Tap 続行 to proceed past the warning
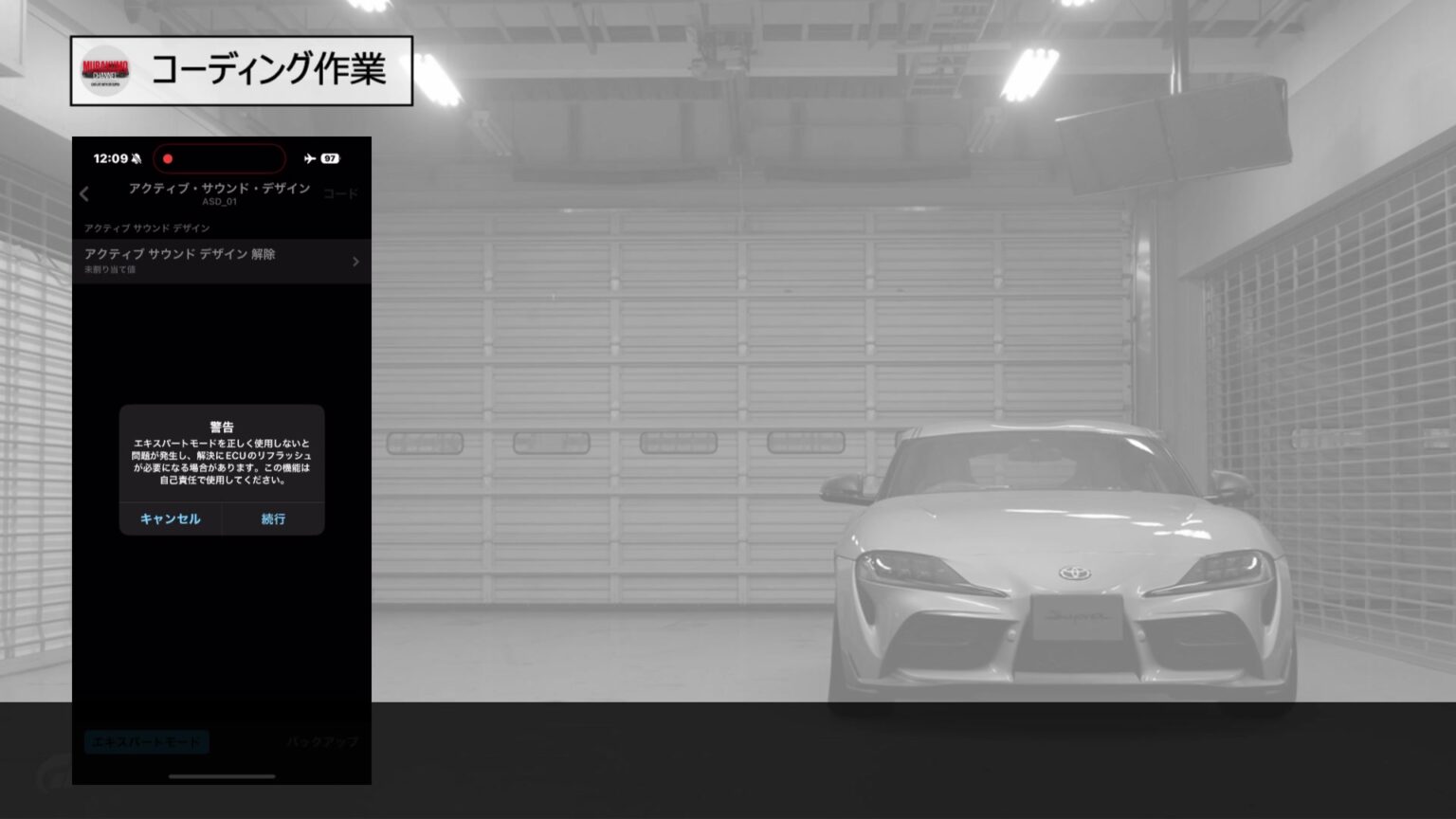This screenshot has height=819, width=1456. pyautogui.click(x=273, y=519)
